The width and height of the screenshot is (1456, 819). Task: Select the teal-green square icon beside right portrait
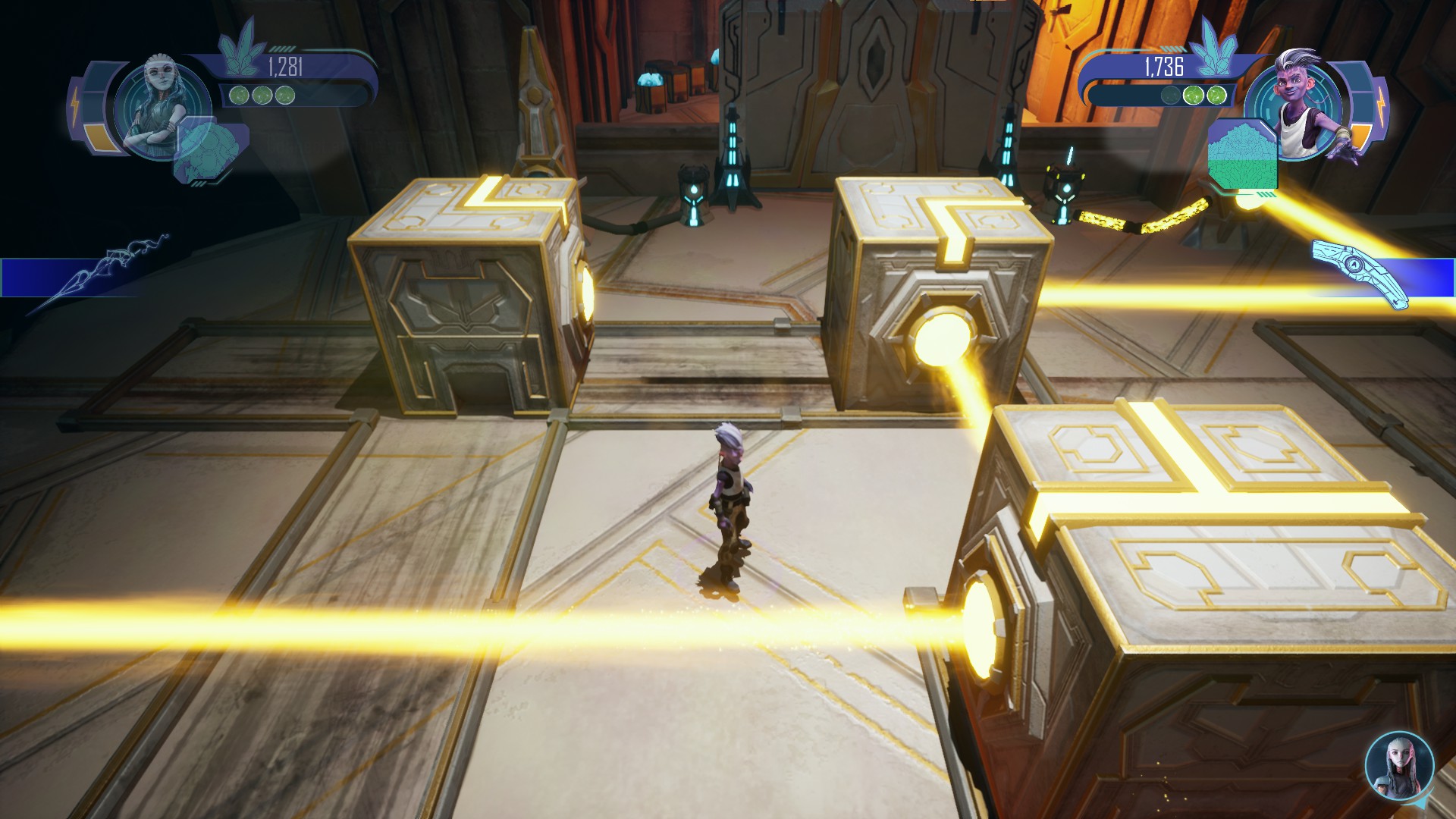point(1242,158)
